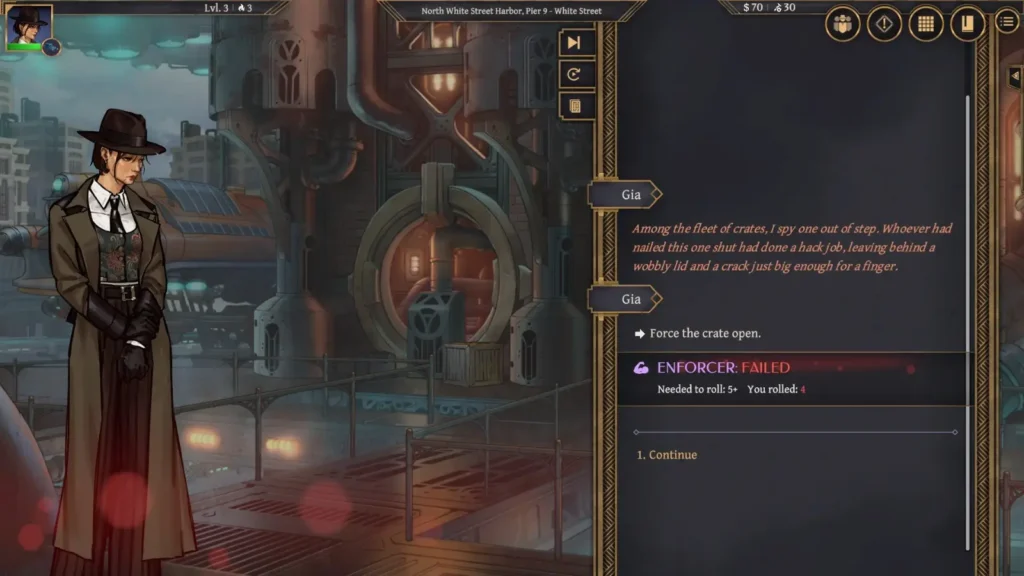Screen dimensions: 1024x576
Task: Open the alert diamond quest icon
Action: 884,24
